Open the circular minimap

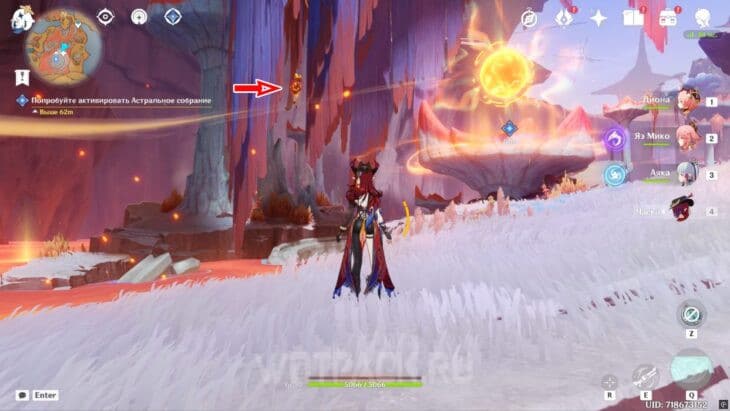tap(64, 46)
